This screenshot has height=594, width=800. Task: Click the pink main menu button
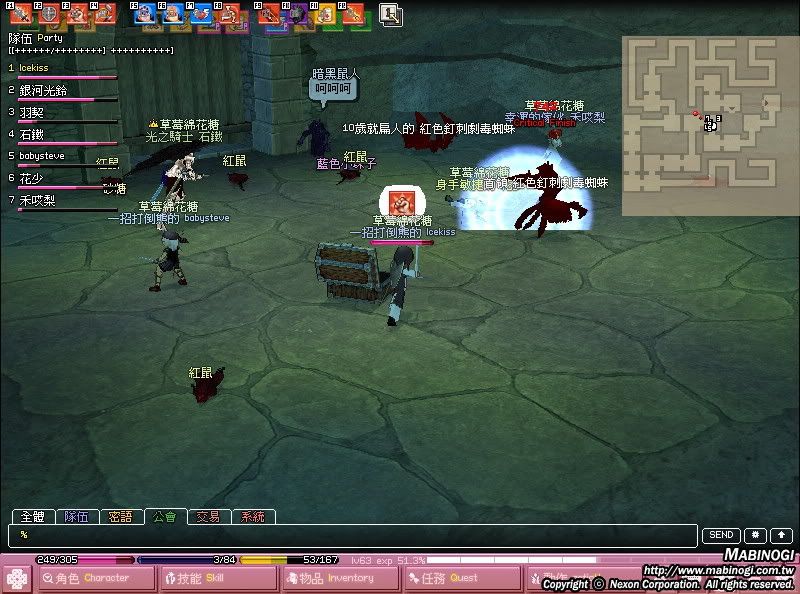tap(17, 578)
